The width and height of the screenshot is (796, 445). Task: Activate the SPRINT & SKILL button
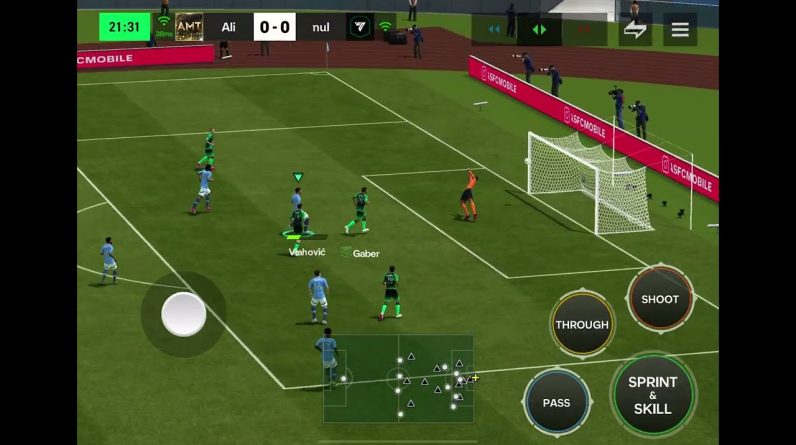point(653,395)
